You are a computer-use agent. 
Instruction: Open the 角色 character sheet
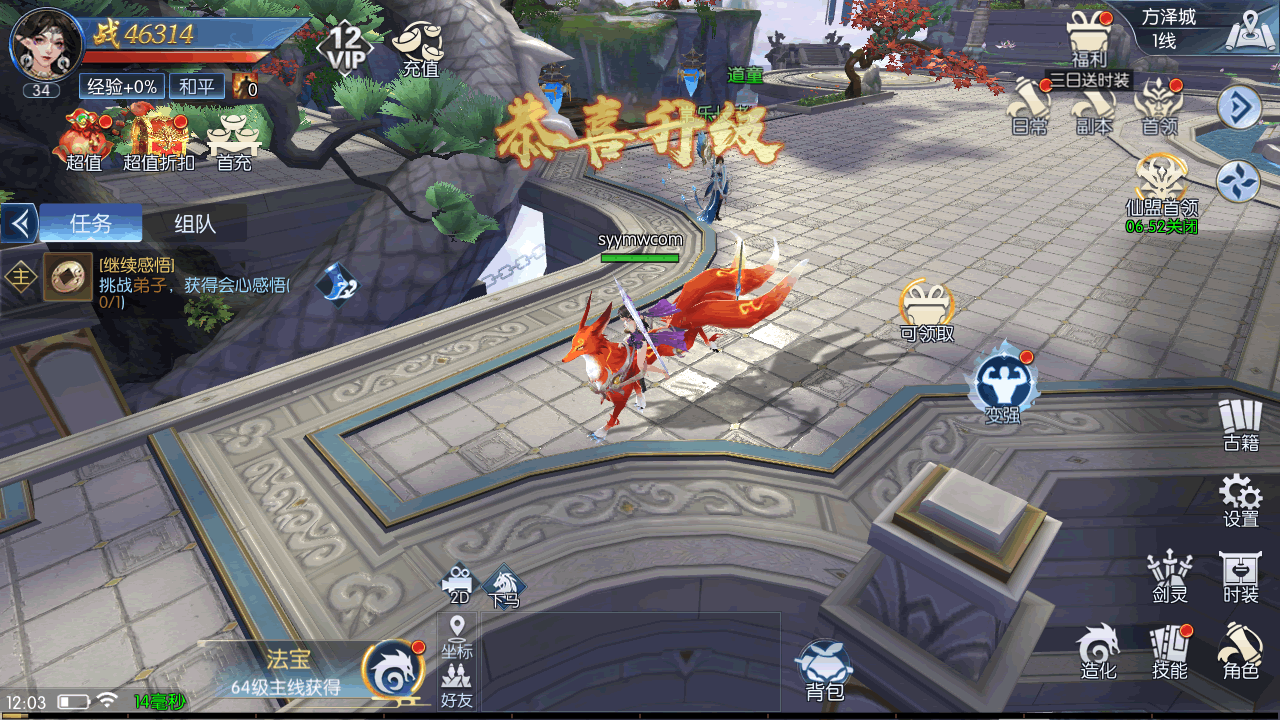point(1240,651)
